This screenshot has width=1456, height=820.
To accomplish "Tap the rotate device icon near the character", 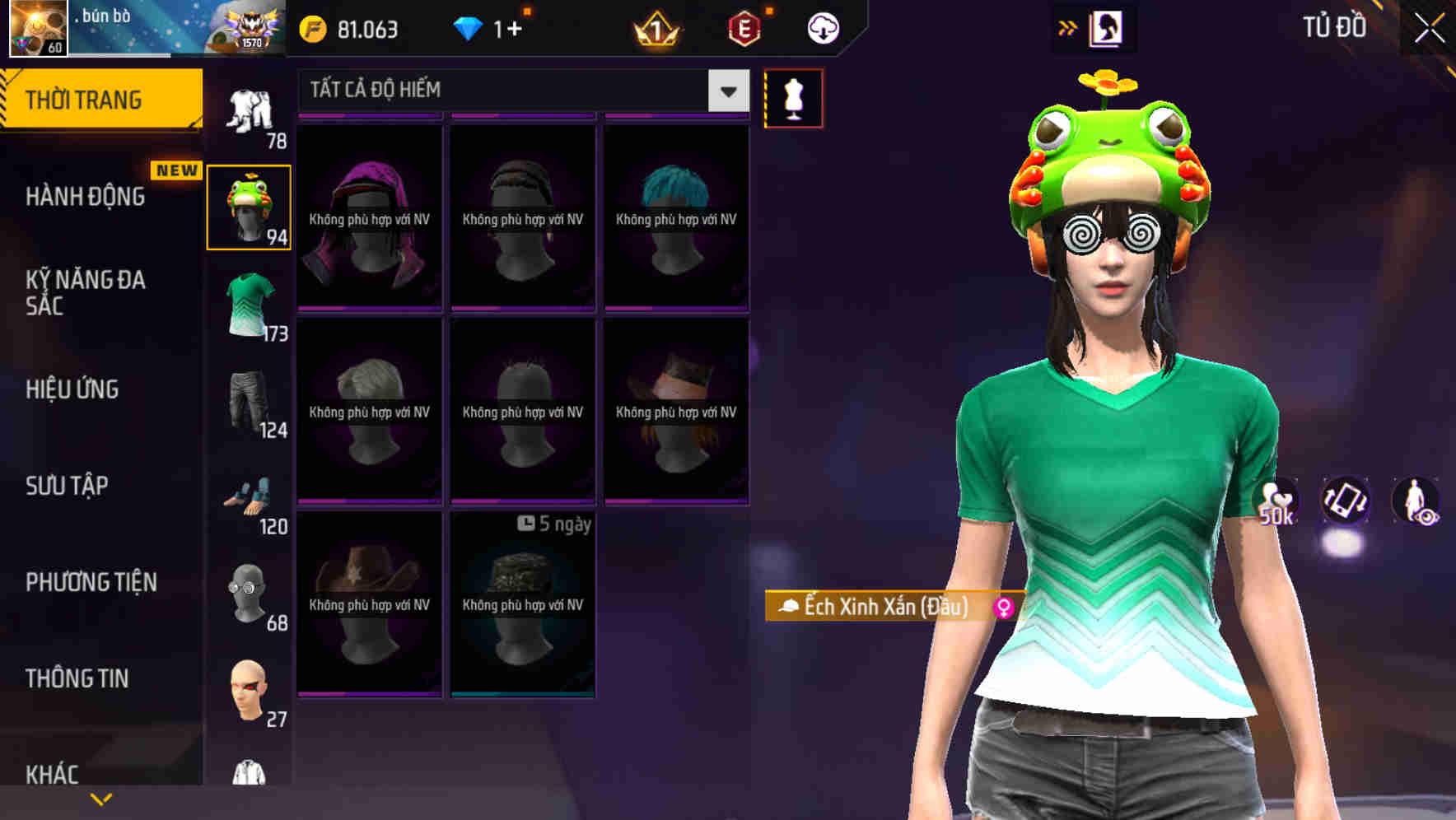I will pos(1346,503).
